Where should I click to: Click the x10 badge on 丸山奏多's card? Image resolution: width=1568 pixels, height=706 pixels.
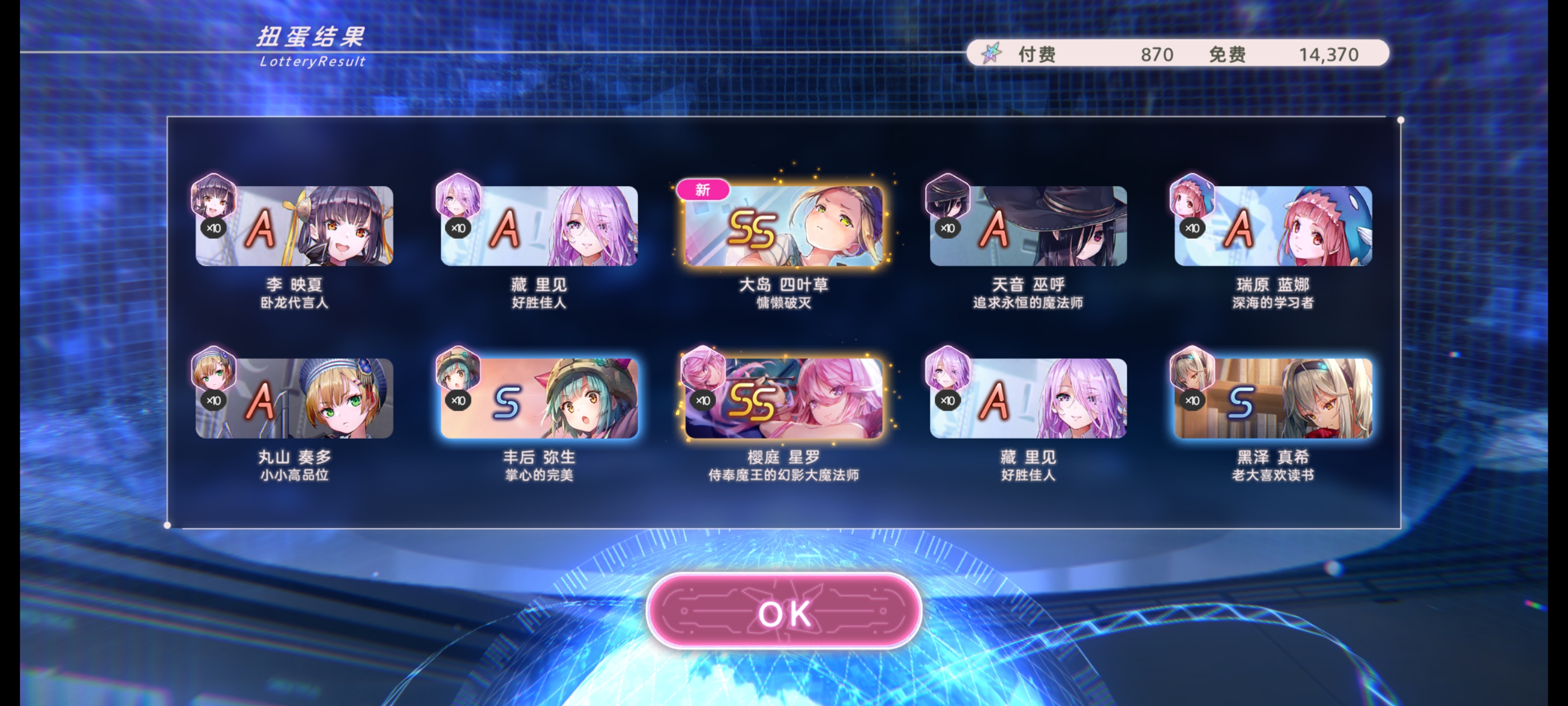point(214,400)
